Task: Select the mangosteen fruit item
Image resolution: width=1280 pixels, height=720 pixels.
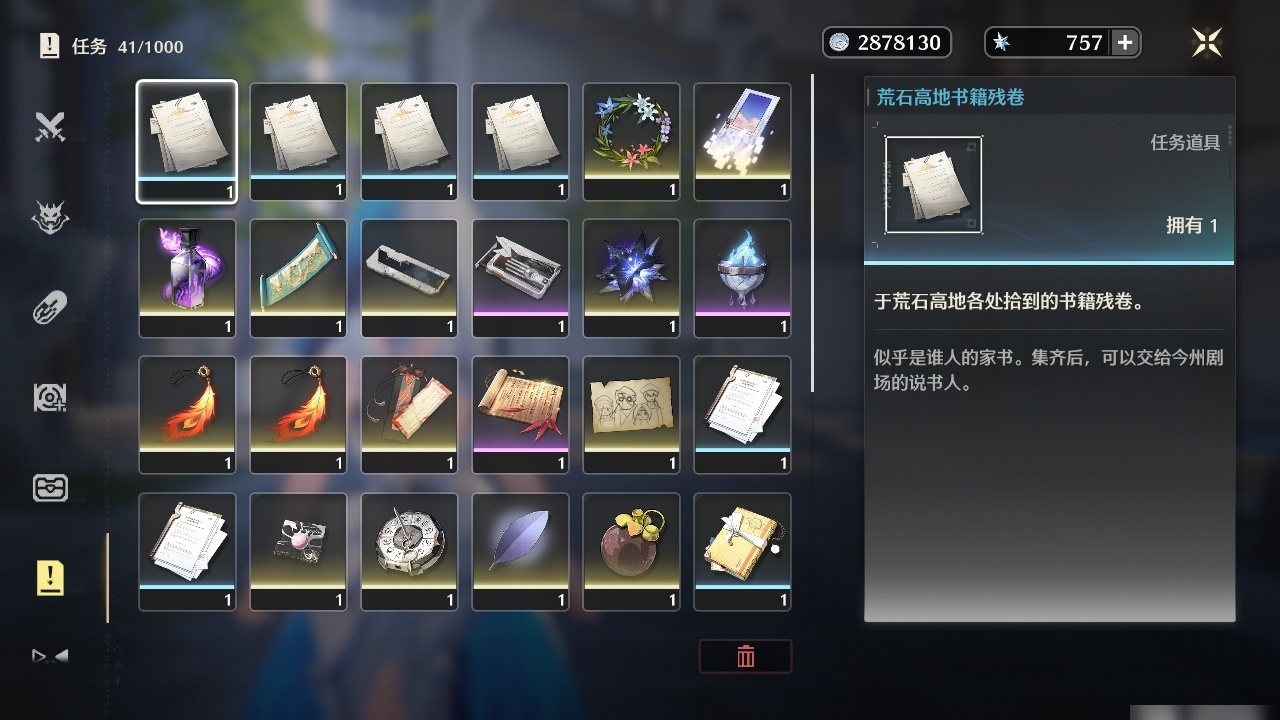Action: click(631, 551)
